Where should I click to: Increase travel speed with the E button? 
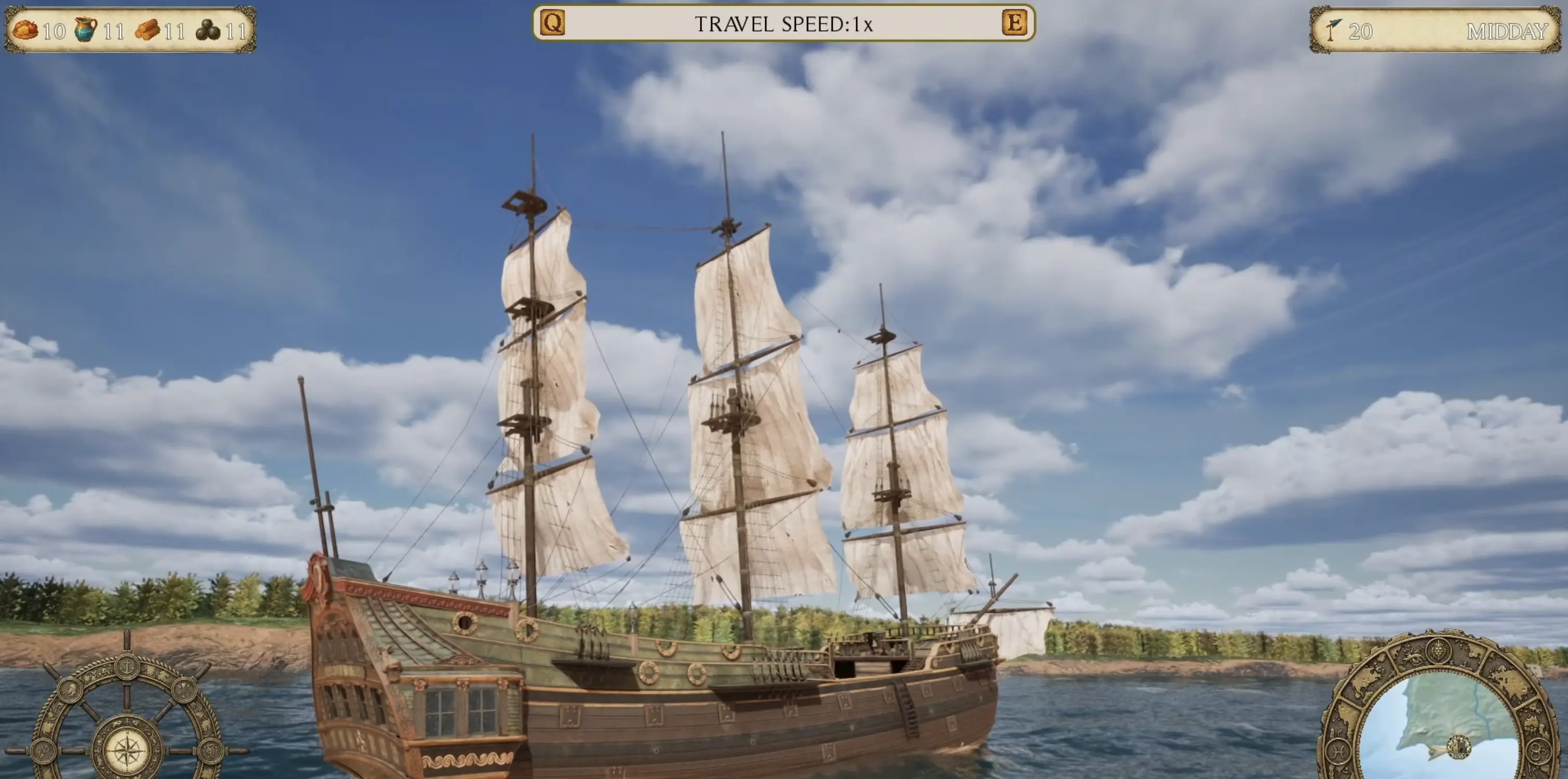pos(1014,23)
